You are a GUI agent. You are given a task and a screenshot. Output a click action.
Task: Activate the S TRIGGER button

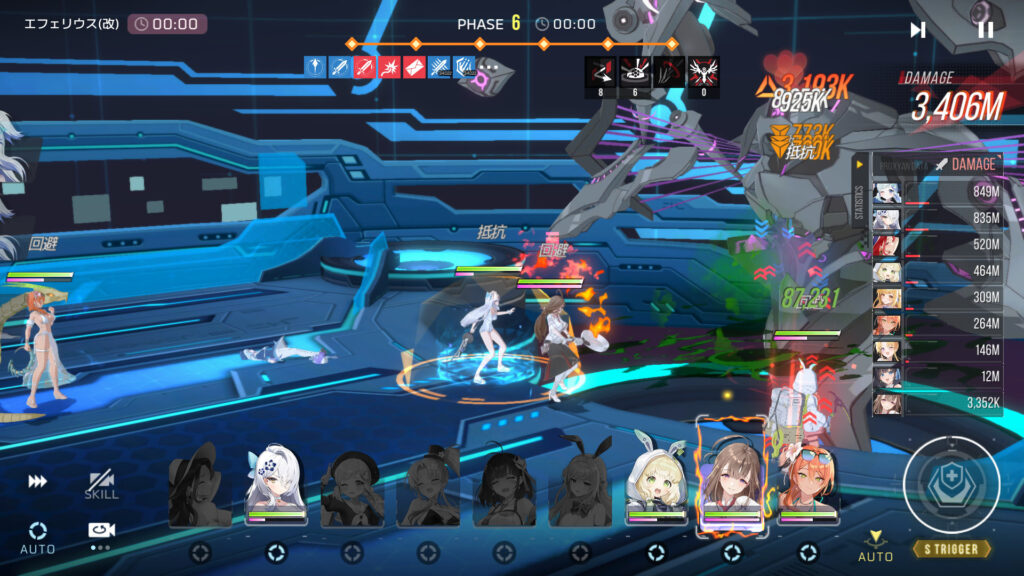951,549
